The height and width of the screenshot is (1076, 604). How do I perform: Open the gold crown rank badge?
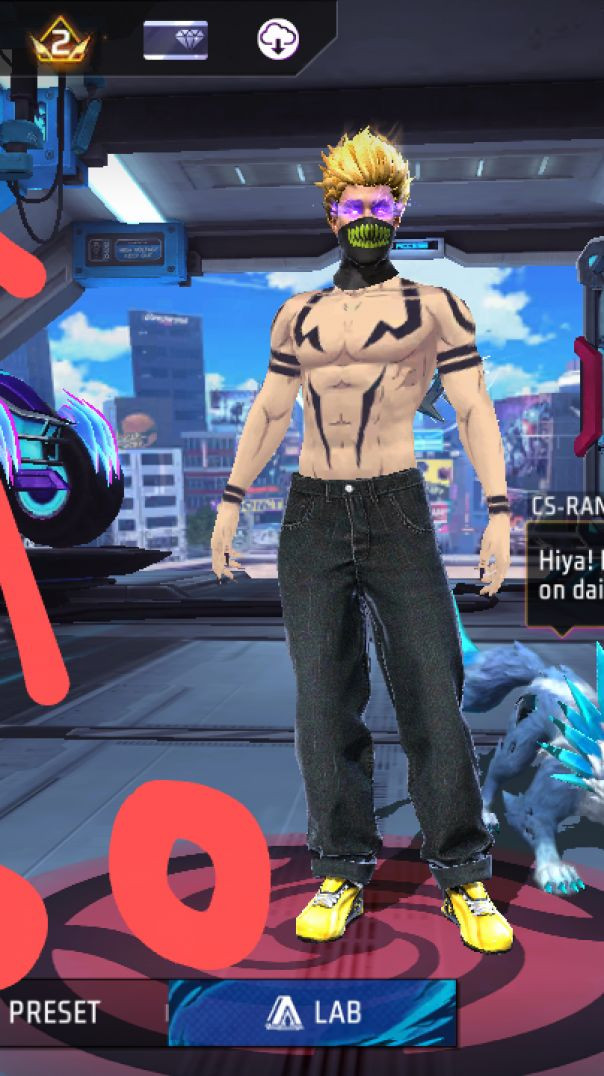[61, 41]
